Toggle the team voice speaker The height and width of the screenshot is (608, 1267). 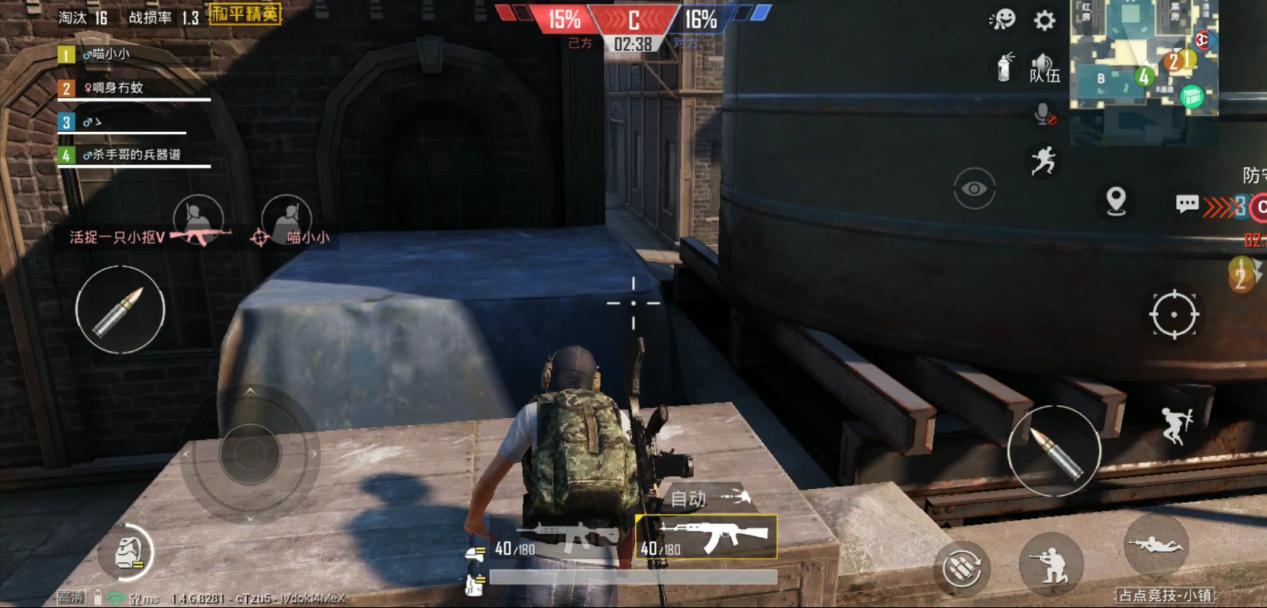click(1044, 67)
